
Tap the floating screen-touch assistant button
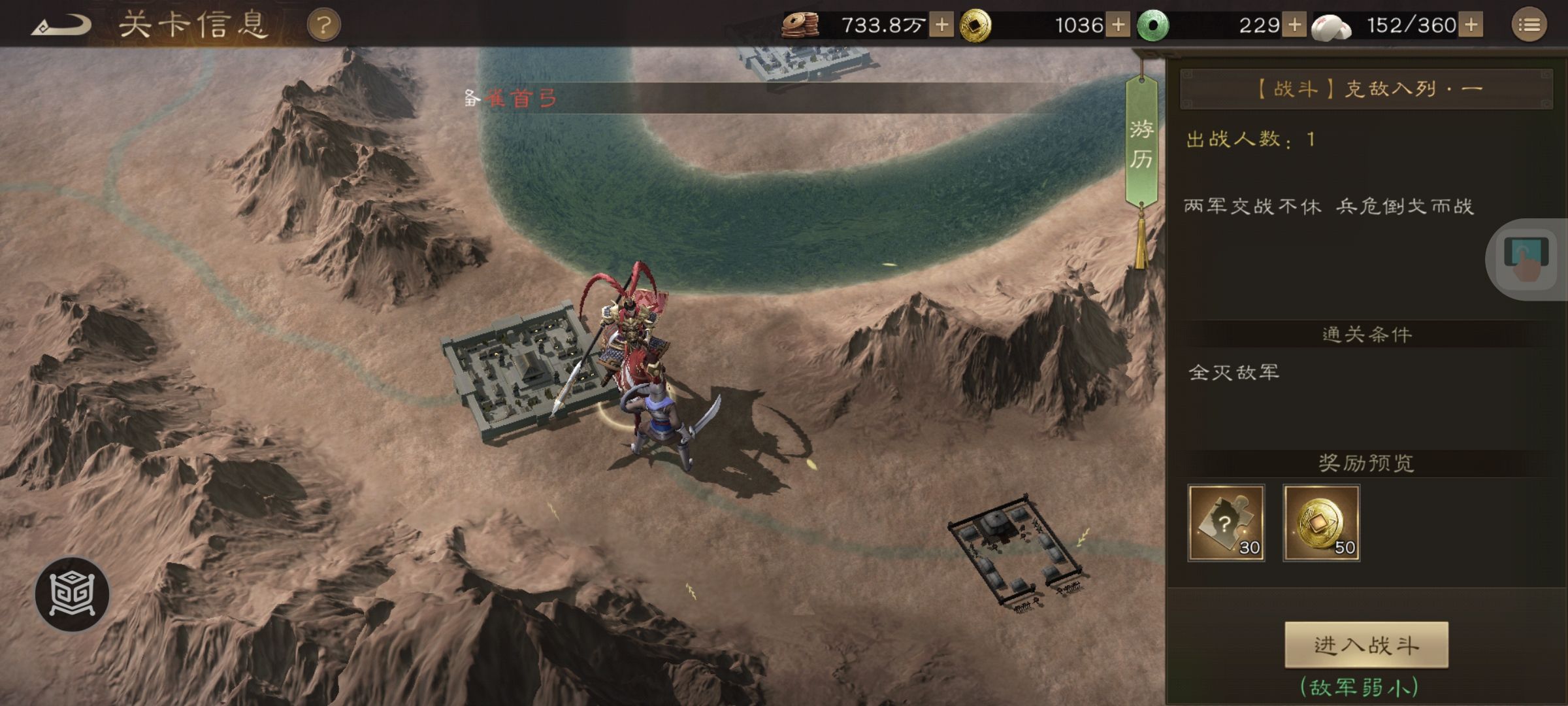(x=1526, y=260)
